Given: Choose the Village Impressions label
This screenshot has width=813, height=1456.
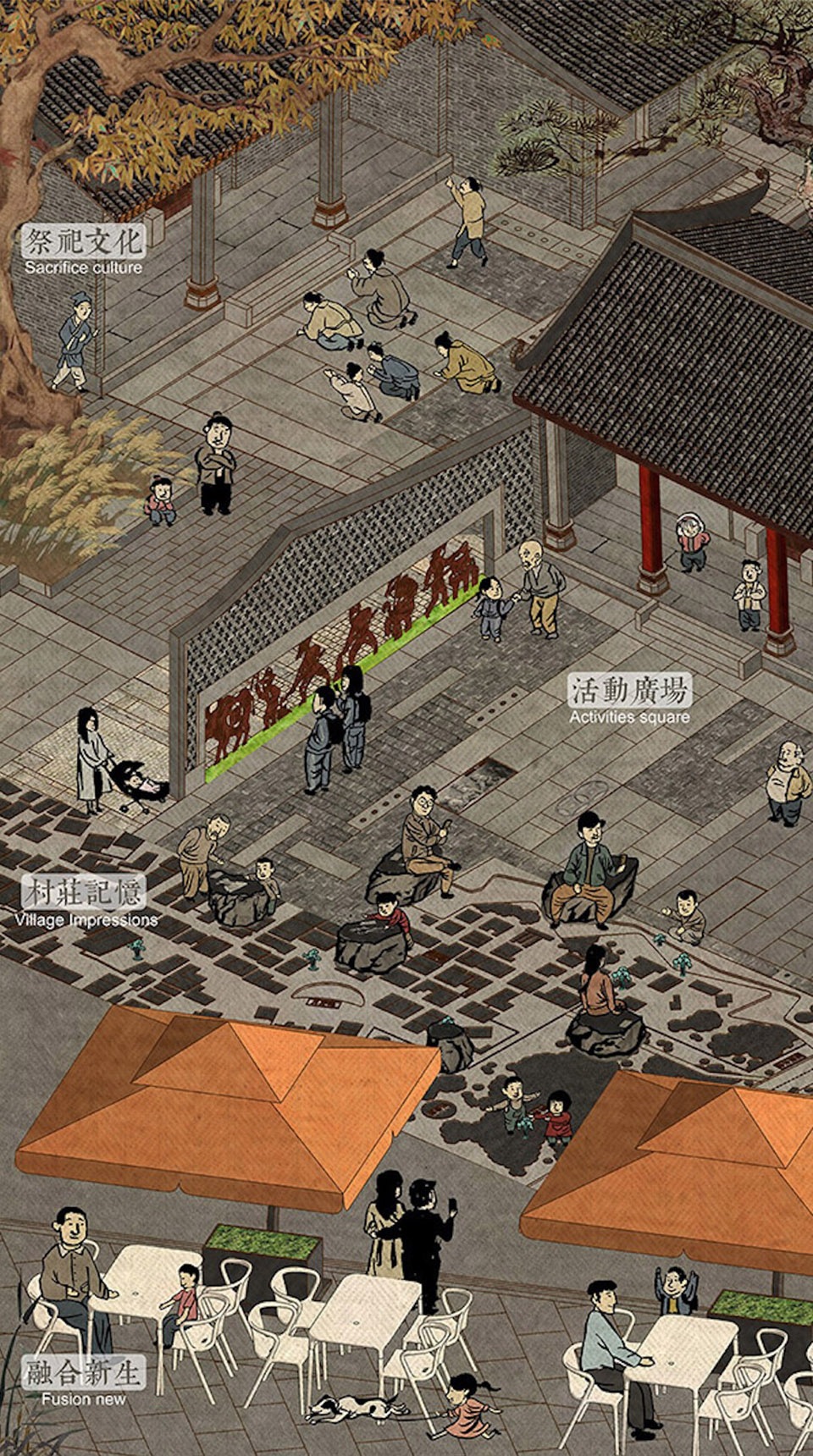Looking at the screenshot, I should pos(85,902).
